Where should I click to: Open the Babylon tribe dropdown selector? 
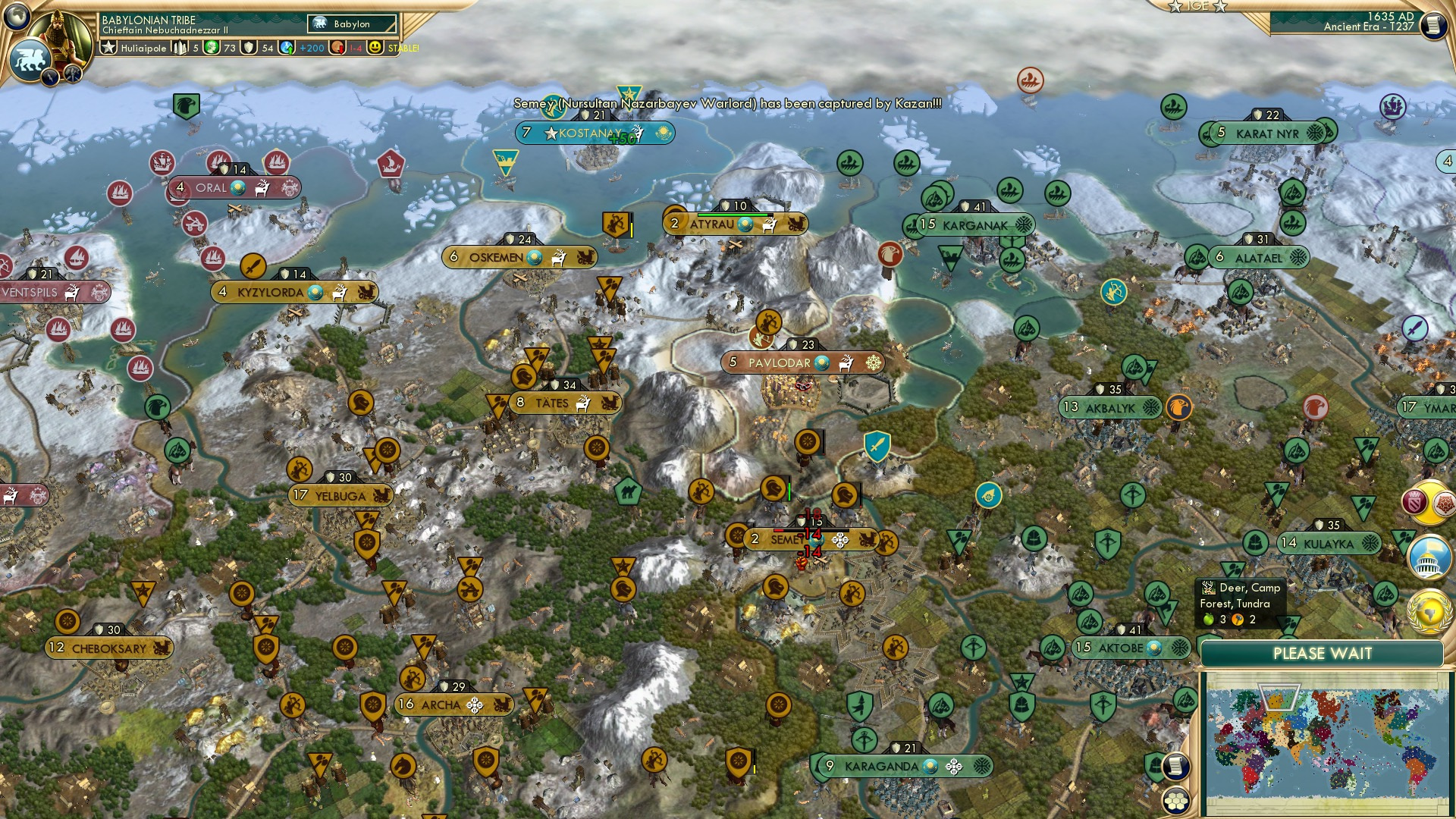pyautogui.click(x=350, y=24)
